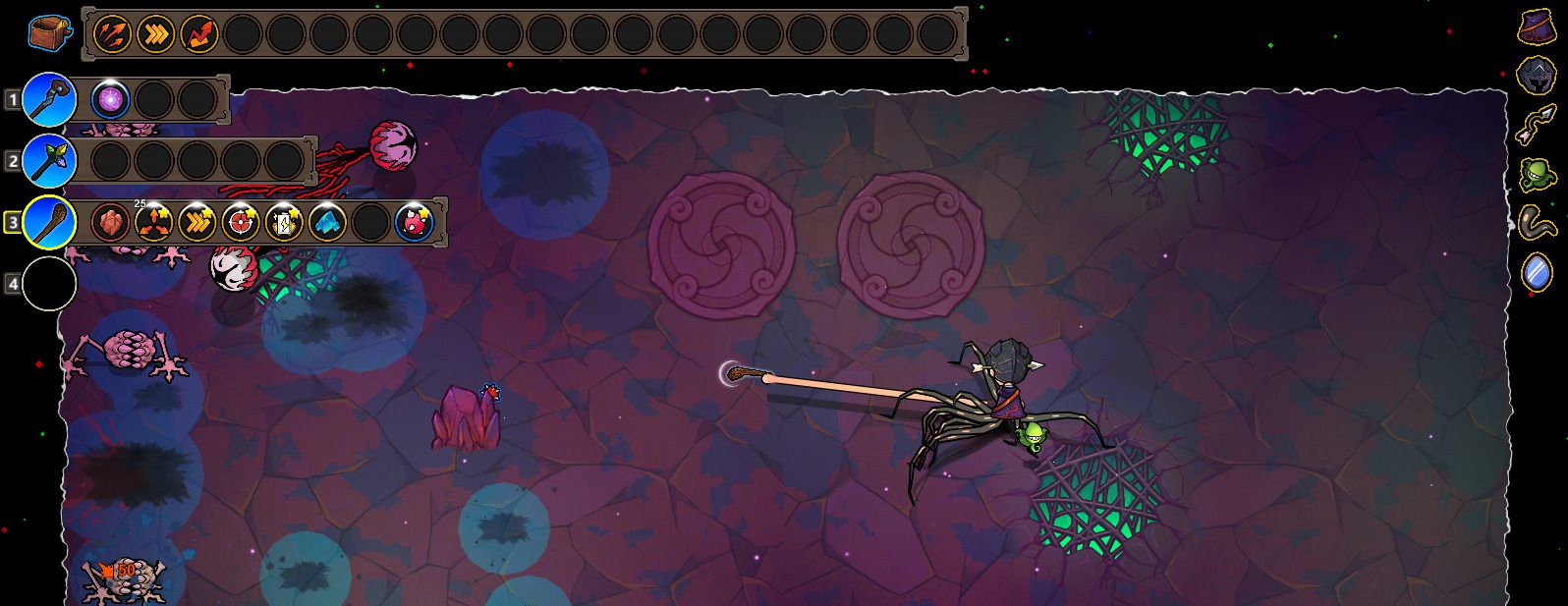Screen dimensions: 1568x606
Task: Click the twisted arrow relic icon
Action: pos(1538,124)
